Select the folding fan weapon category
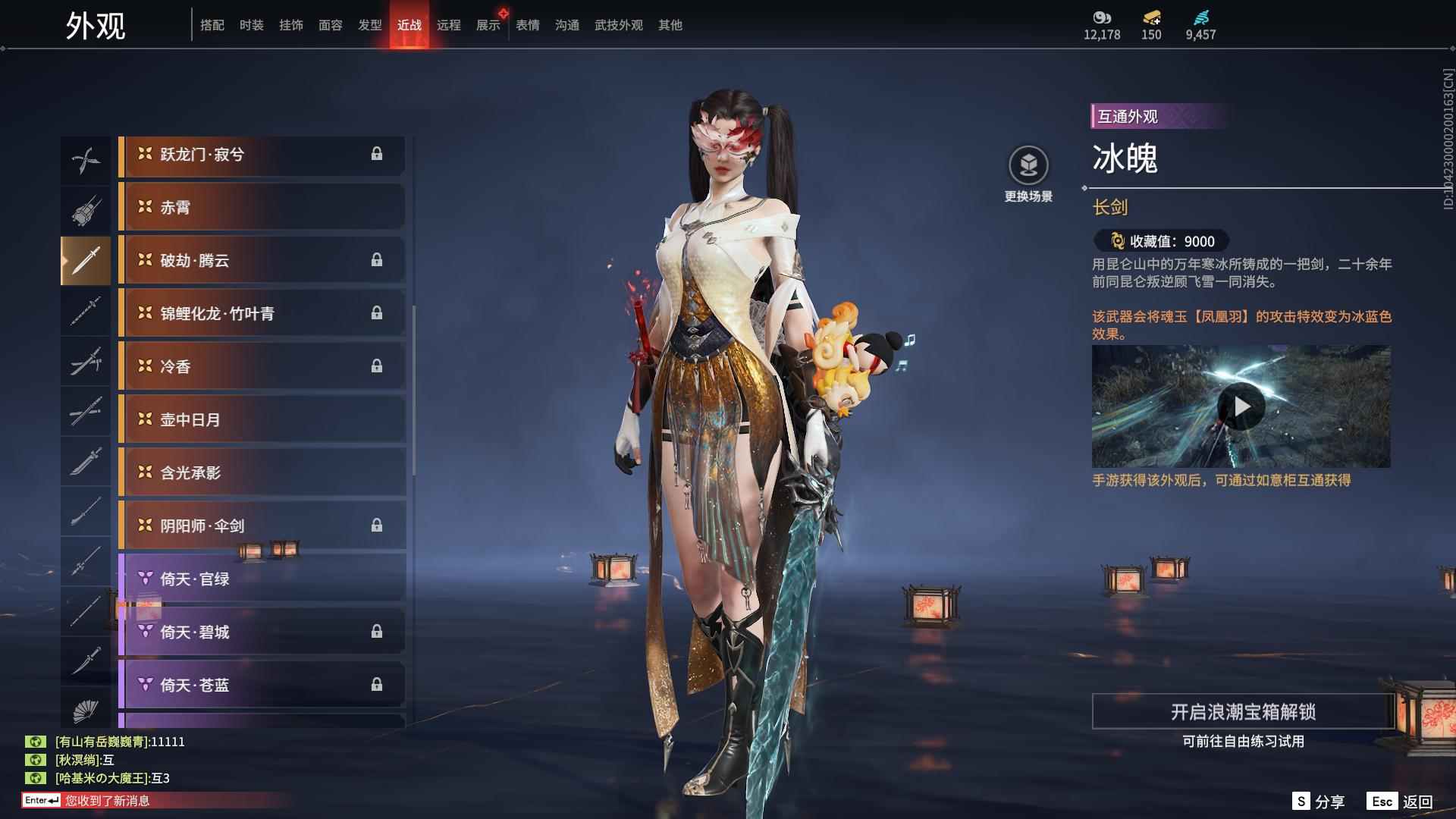This screenshot has height=819, width=1456. [x=86, y=711]
